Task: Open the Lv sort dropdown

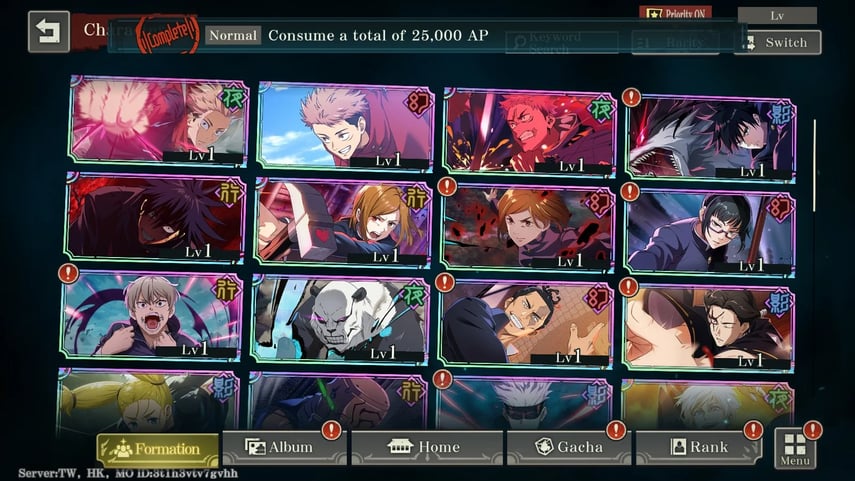Action: pyautogui.click(x=777, y=16)
